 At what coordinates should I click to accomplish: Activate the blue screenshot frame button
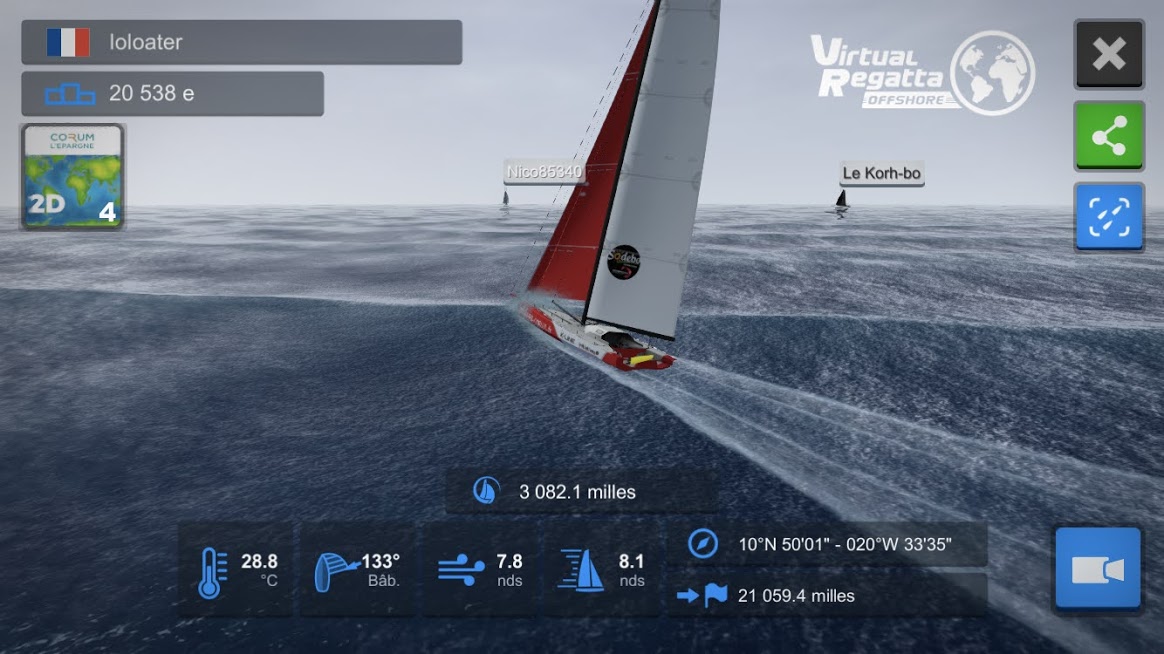[x=1109, y=216]
